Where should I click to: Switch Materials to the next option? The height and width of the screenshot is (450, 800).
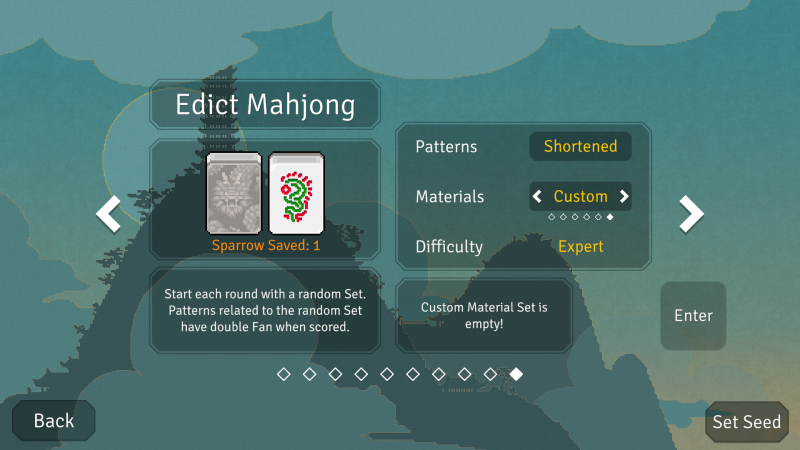(624, 196)
